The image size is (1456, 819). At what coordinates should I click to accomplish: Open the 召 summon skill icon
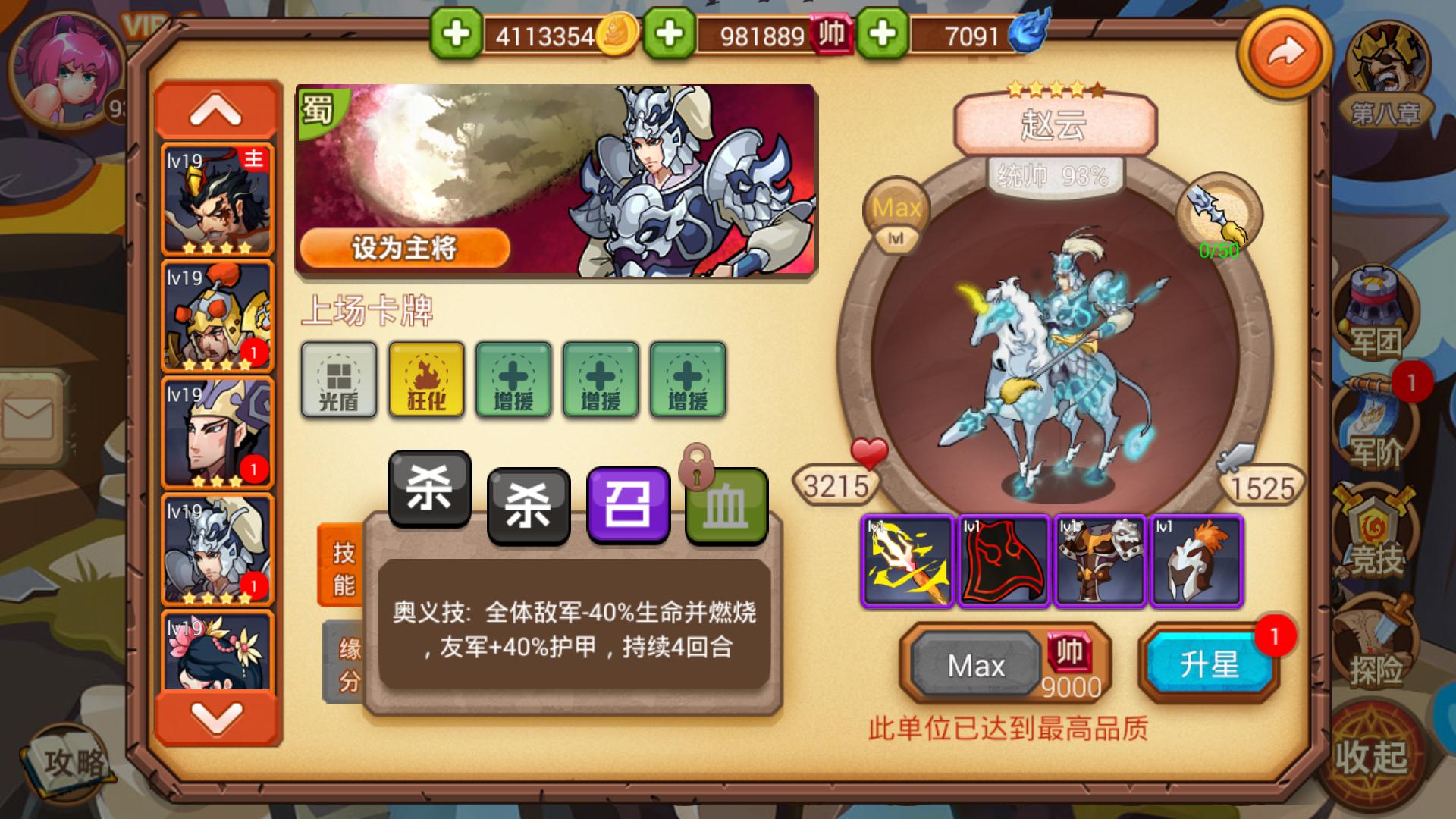point(628,501)
